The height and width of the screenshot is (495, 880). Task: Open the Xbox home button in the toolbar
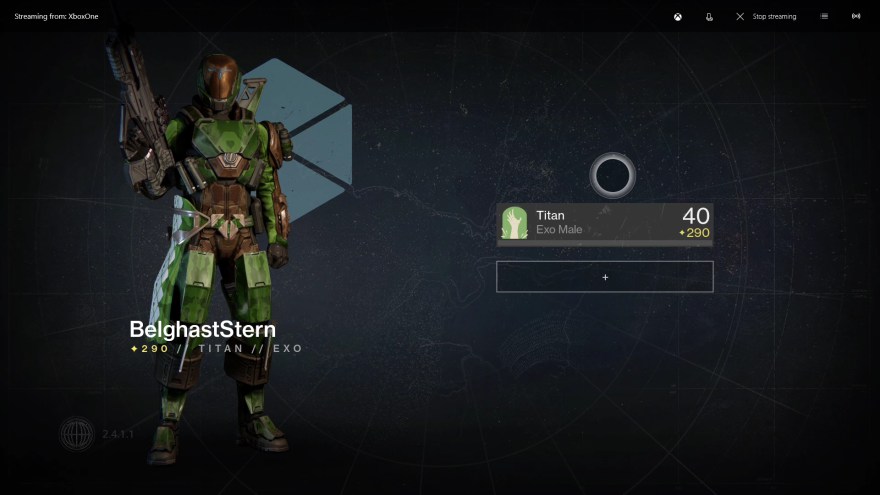click(678, 16)
